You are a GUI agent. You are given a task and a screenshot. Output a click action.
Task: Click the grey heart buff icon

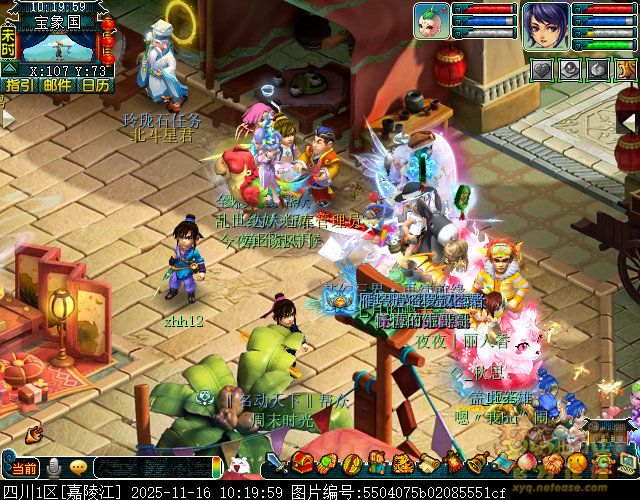point(541,69)
